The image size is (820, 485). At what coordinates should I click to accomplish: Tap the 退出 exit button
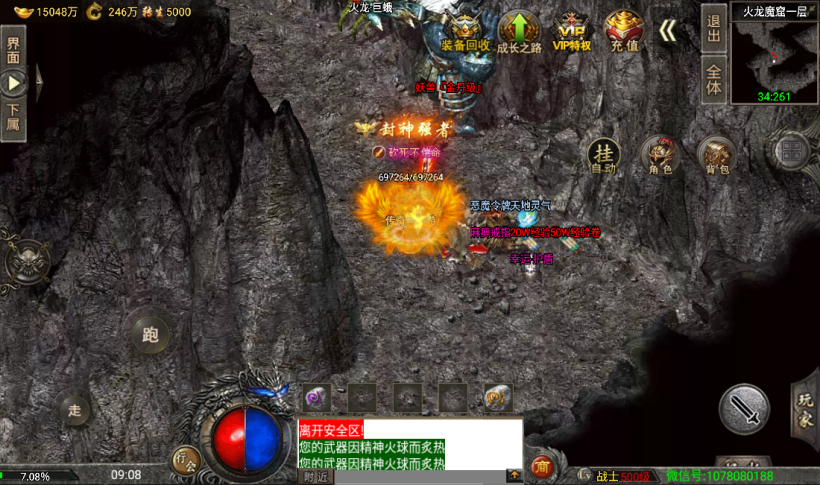(713, 27)
